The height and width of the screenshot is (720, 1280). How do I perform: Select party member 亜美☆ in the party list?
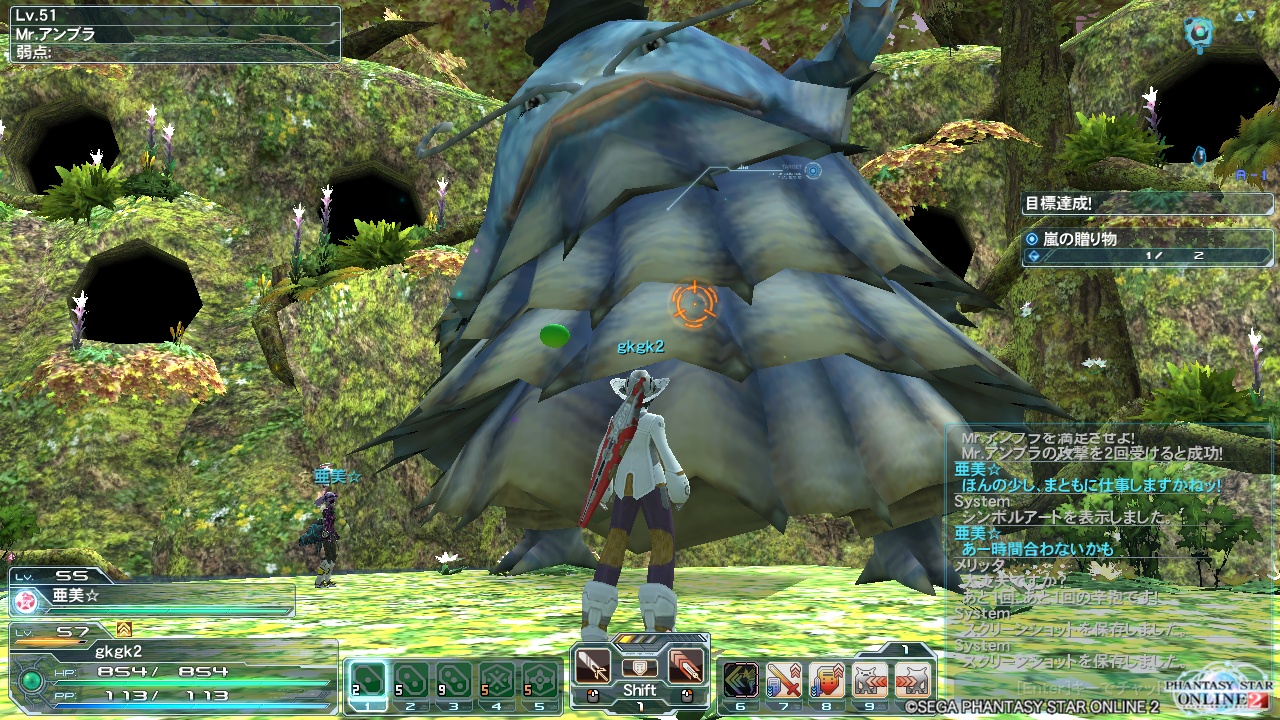152,598
